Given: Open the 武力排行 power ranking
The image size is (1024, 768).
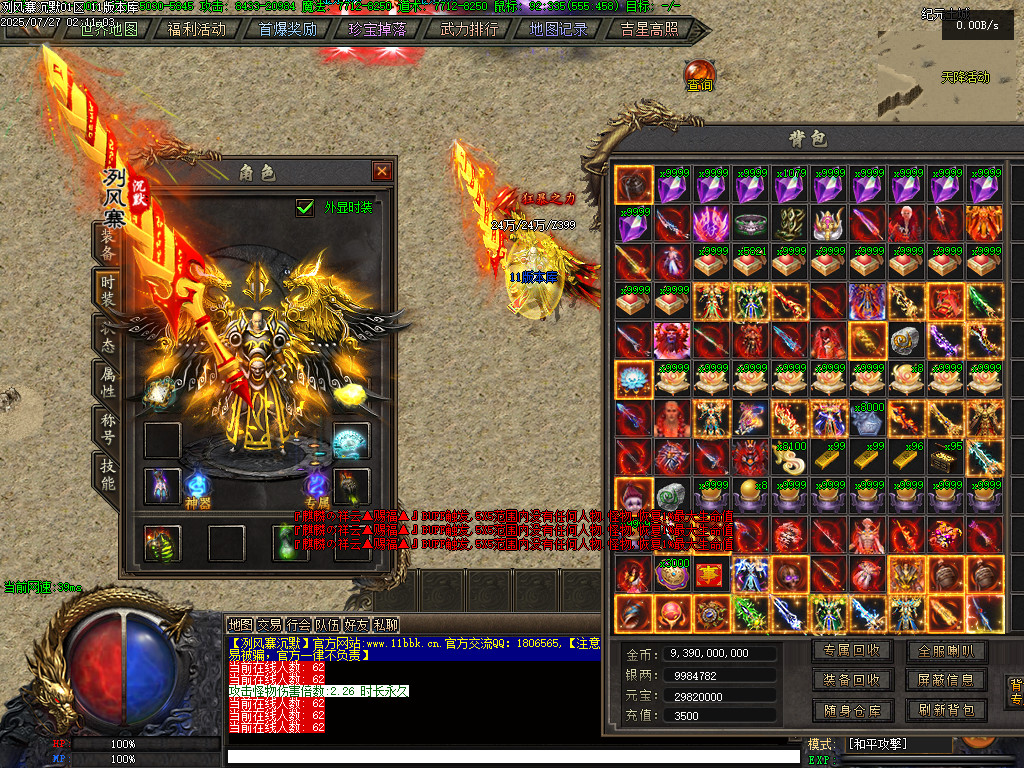Looking at the screenshot, I should coord(469,29).
